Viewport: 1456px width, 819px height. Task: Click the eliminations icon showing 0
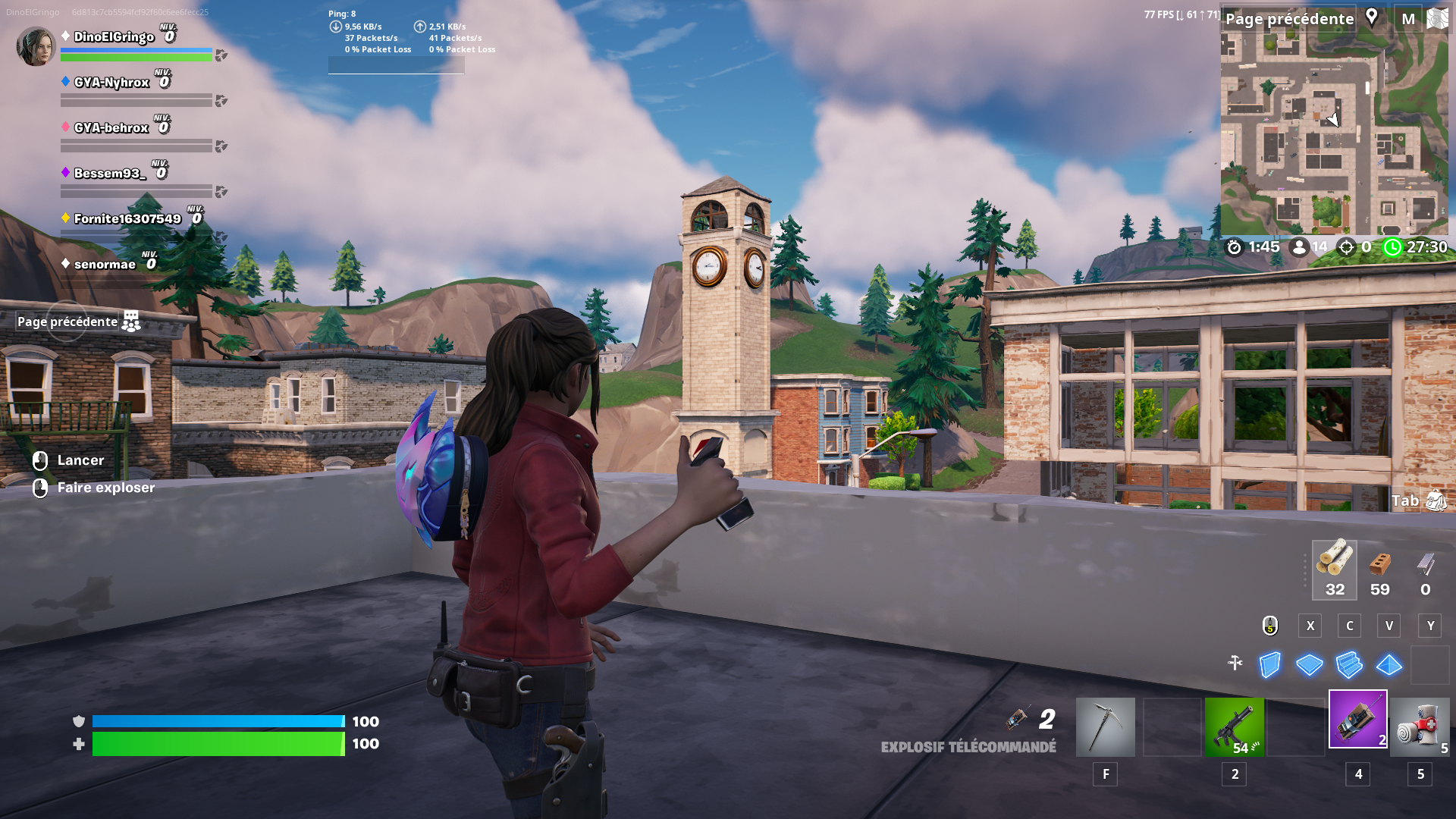click(1346, 247)
